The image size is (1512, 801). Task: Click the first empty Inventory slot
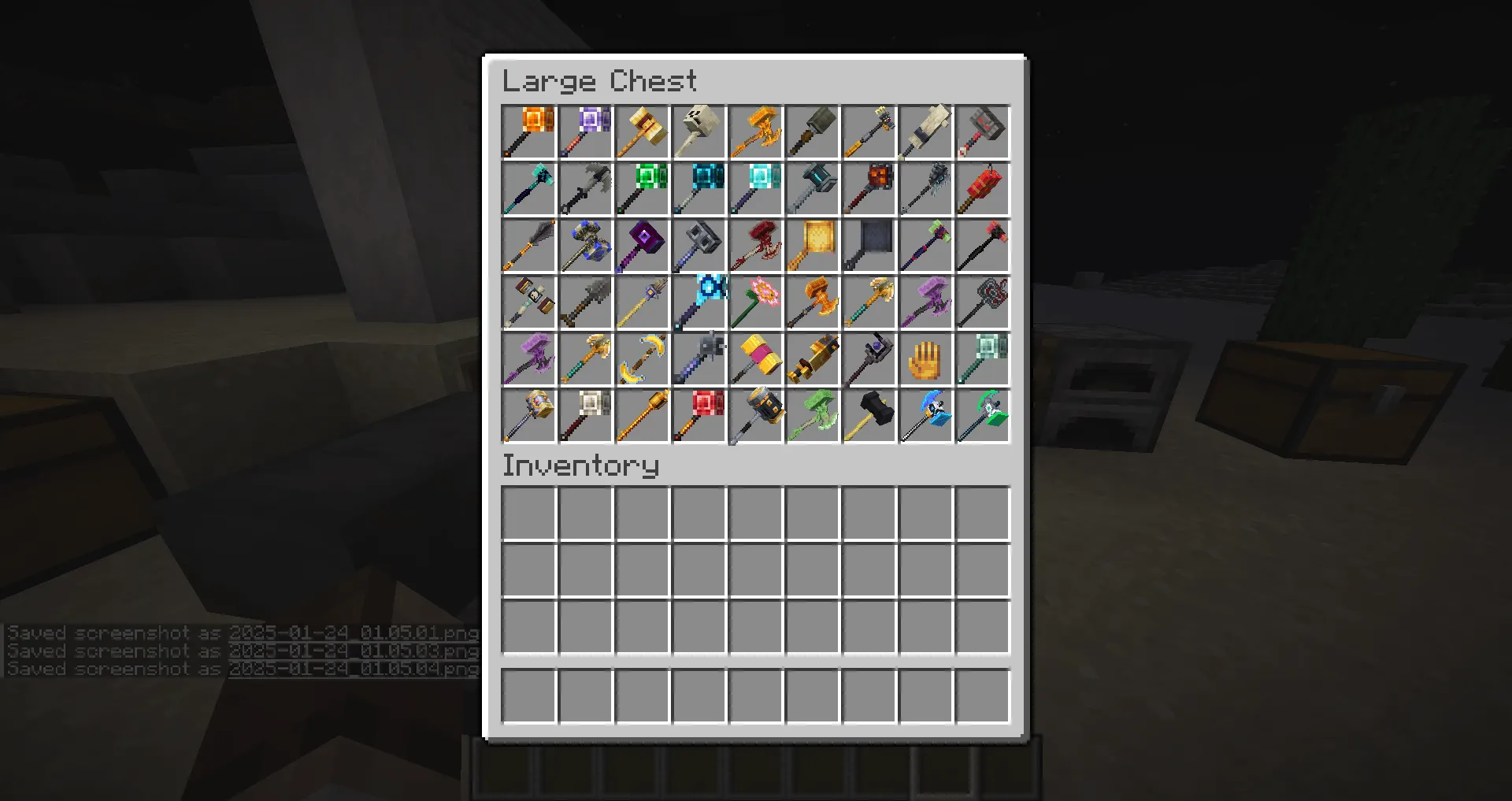(x=528, y=514)
